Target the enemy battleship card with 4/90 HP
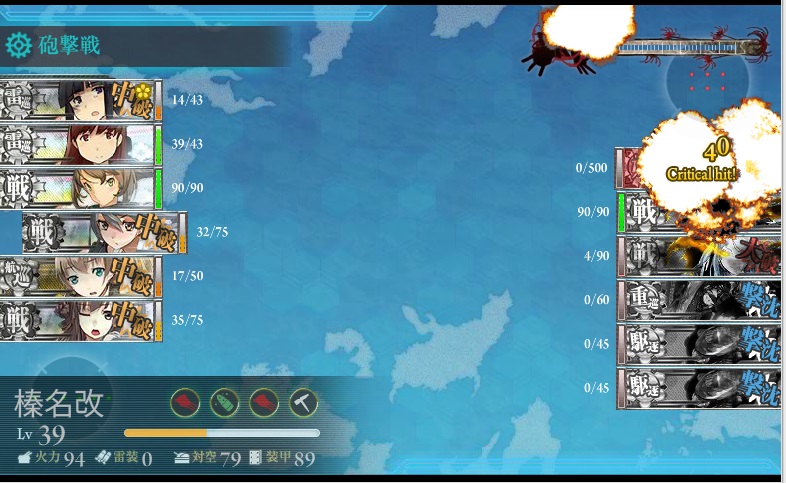786x483 pixels. 700,256
